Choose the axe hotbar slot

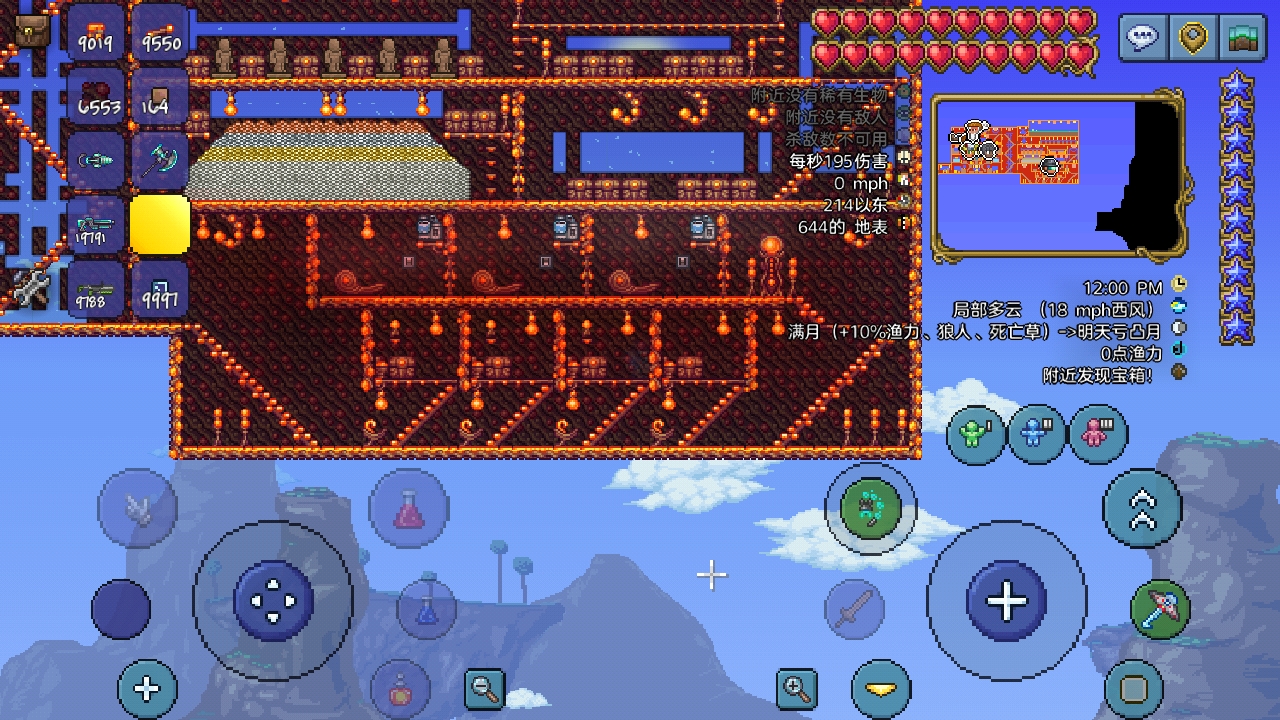click(x=160, y=160)
